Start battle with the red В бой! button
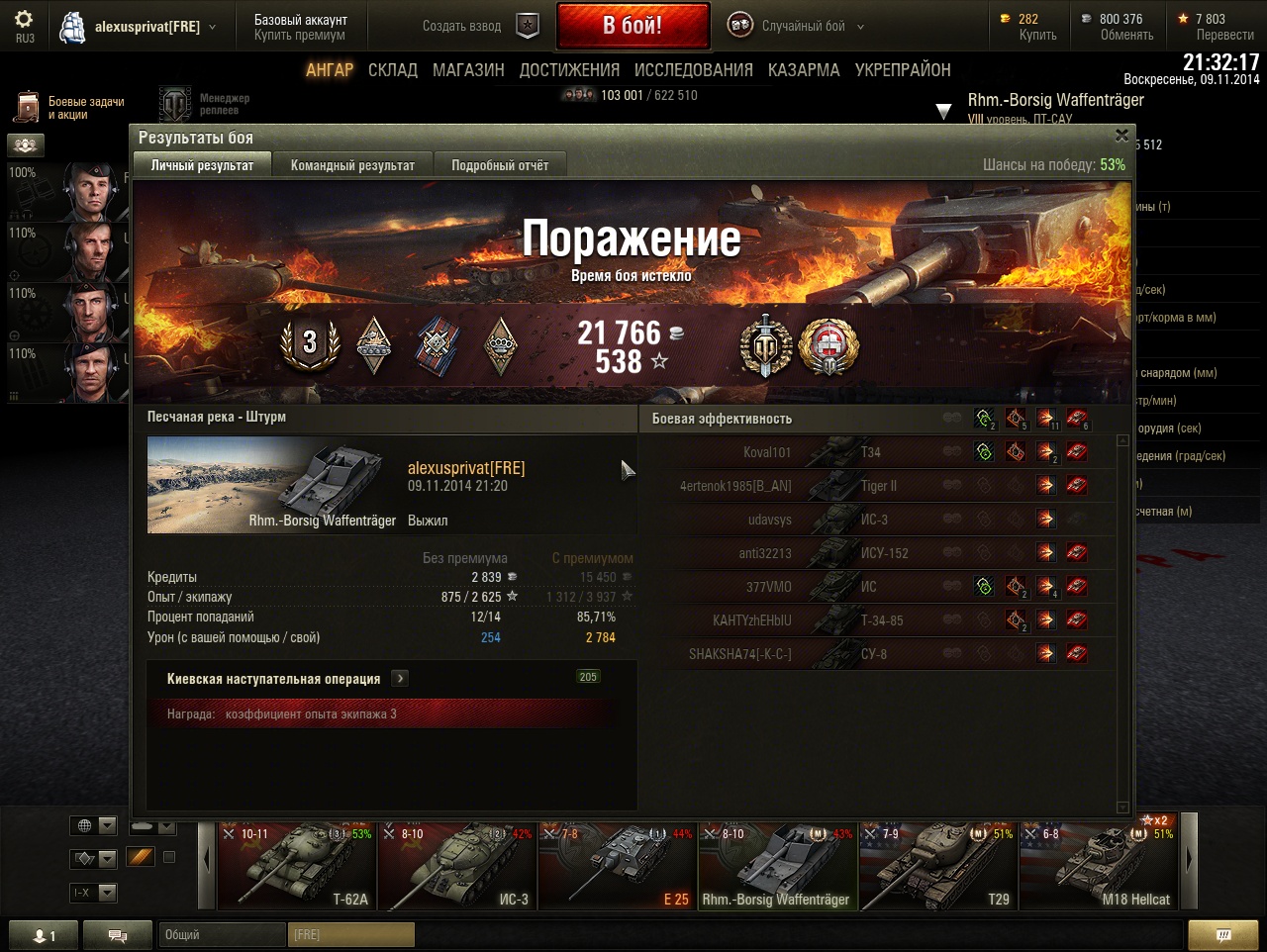Image resolution: width=1267 pixels, height=952 pixels. [x=633, y=26]
